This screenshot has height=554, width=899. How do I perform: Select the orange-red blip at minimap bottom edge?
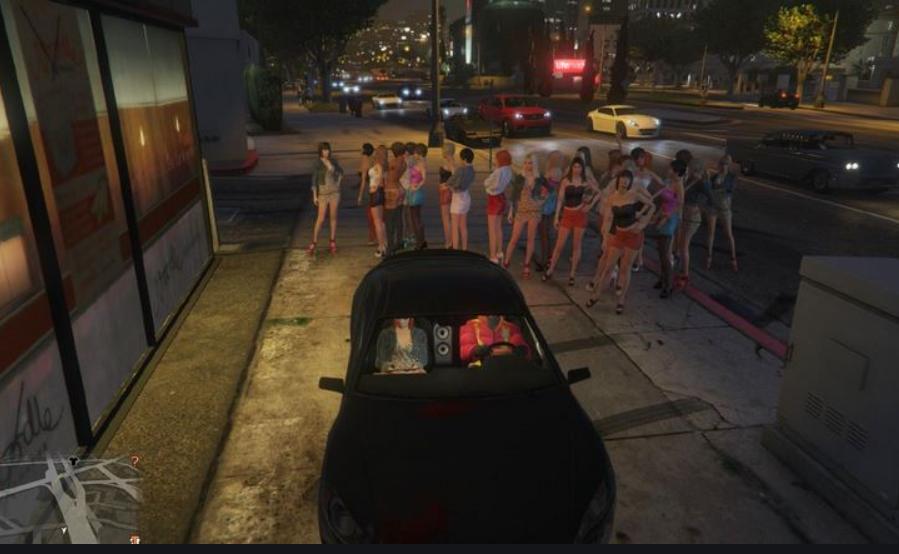coord(135,540)
